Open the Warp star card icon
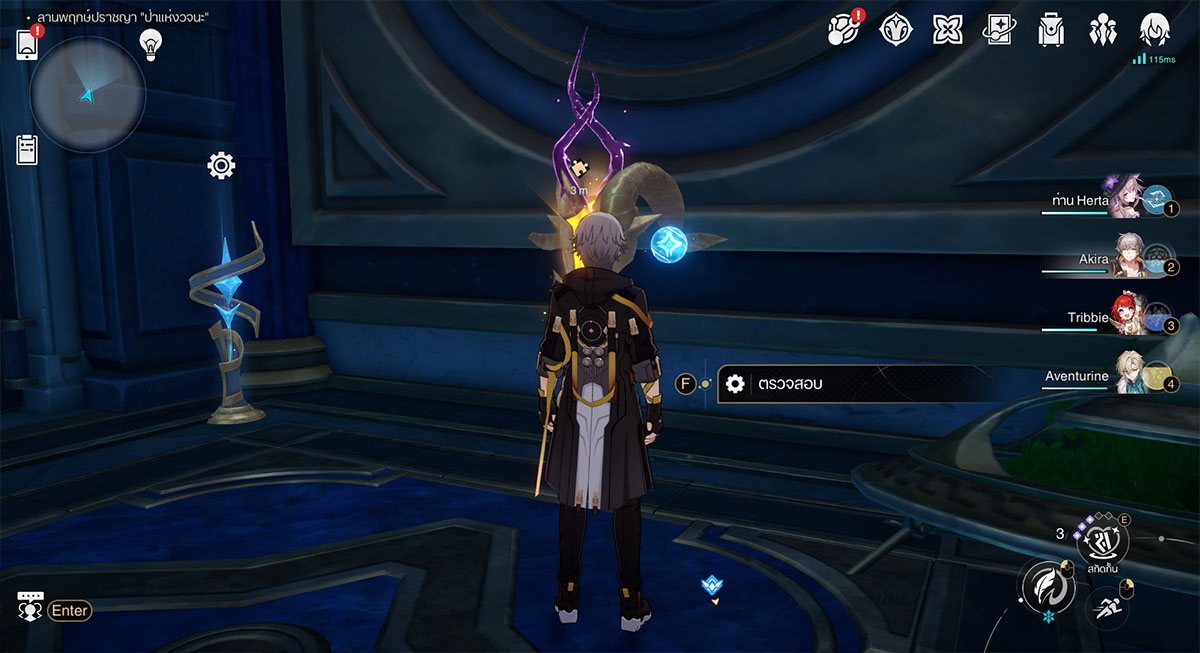The height and width of the screenshot is (653, 1200). pos(999,29)
